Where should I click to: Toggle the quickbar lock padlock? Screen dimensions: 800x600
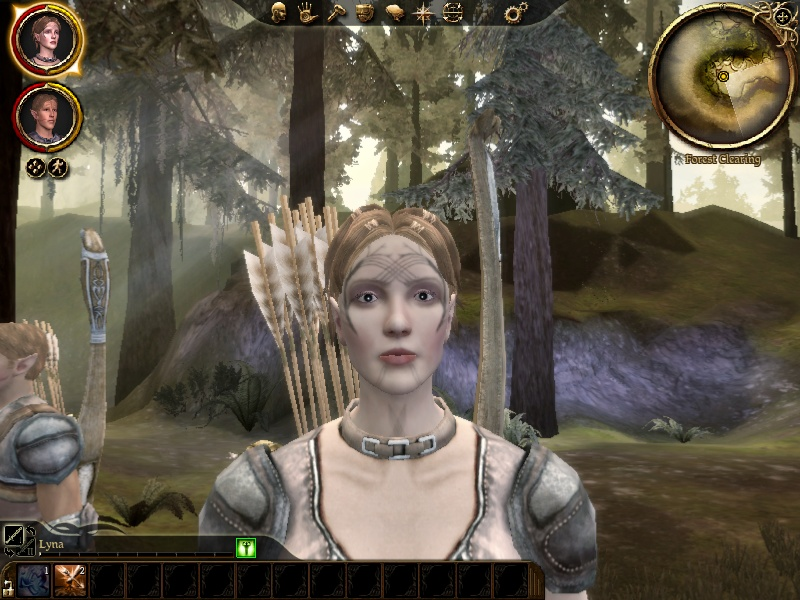7,588
